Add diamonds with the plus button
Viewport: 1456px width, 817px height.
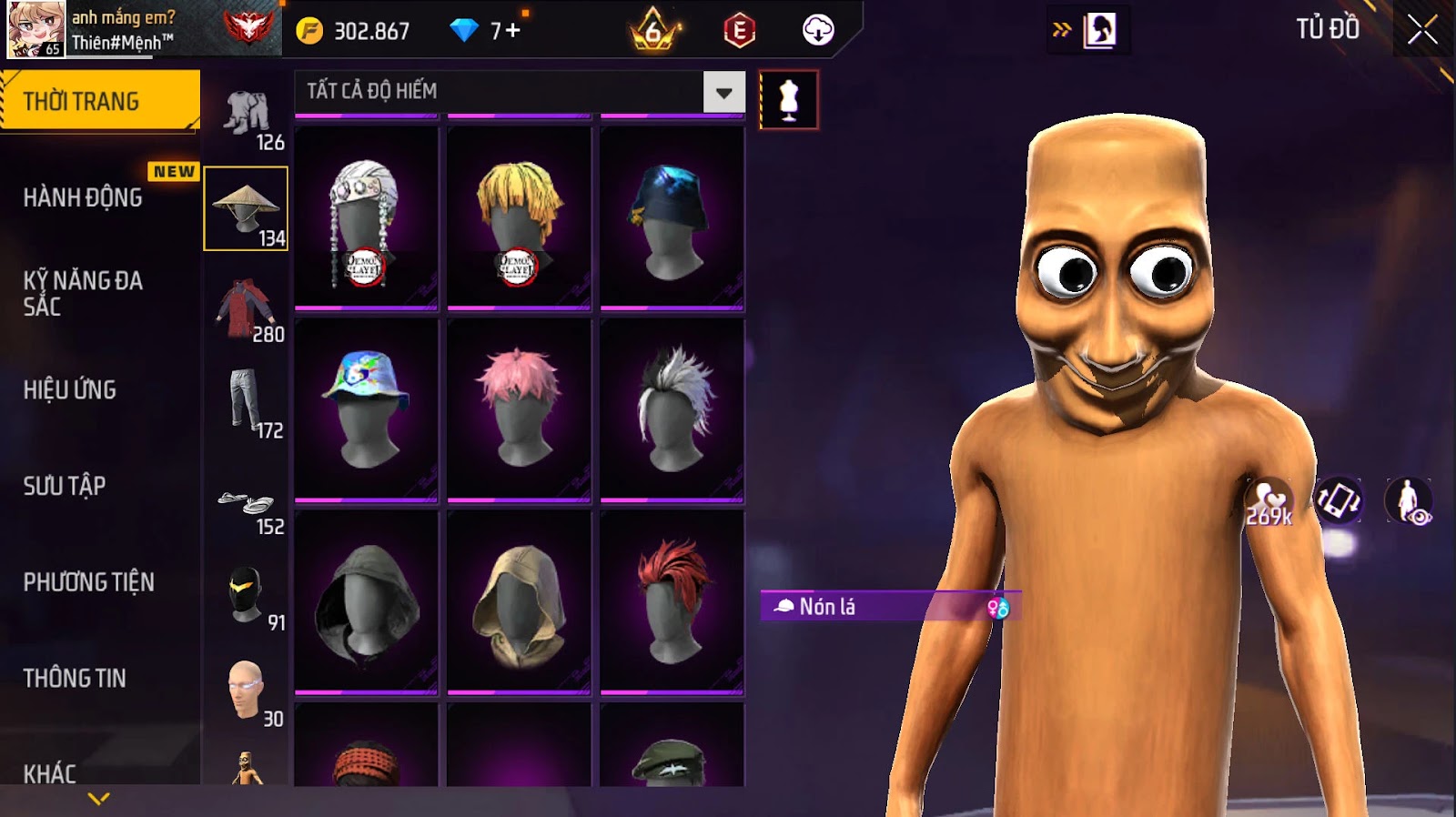pyautogui.click(x=513, y=31)
